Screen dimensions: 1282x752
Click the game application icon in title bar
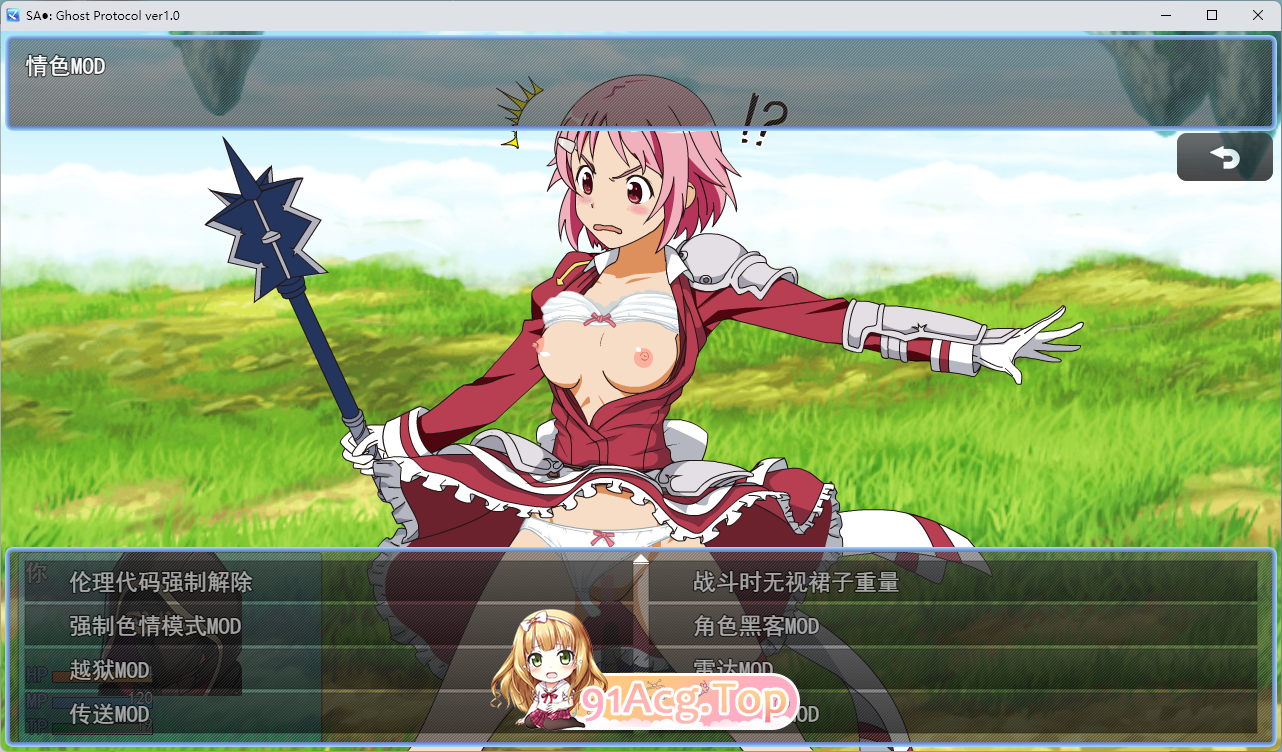coord(14,14)
